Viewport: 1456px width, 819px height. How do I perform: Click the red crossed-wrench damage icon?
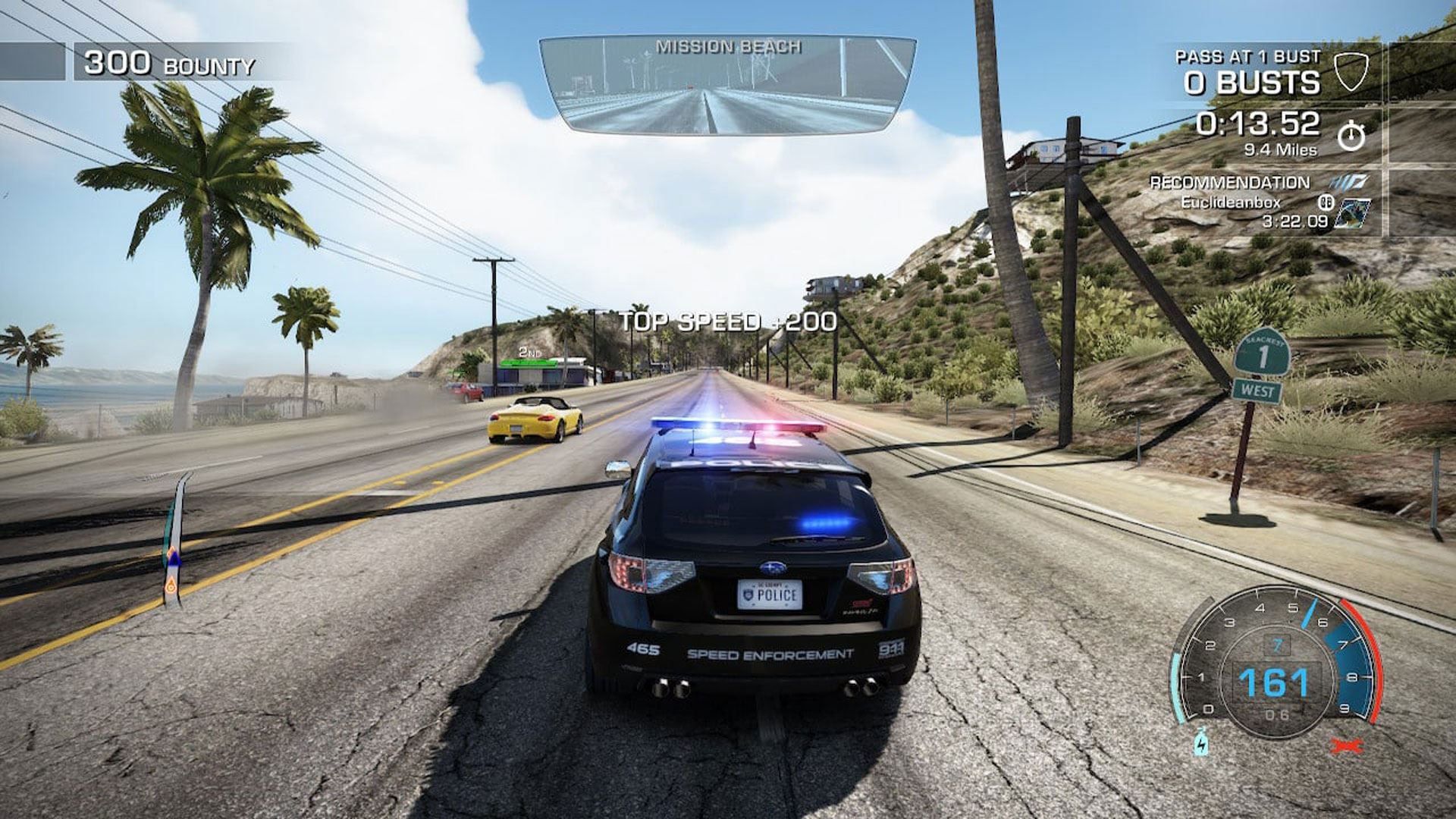click(x=1348, y=745)
